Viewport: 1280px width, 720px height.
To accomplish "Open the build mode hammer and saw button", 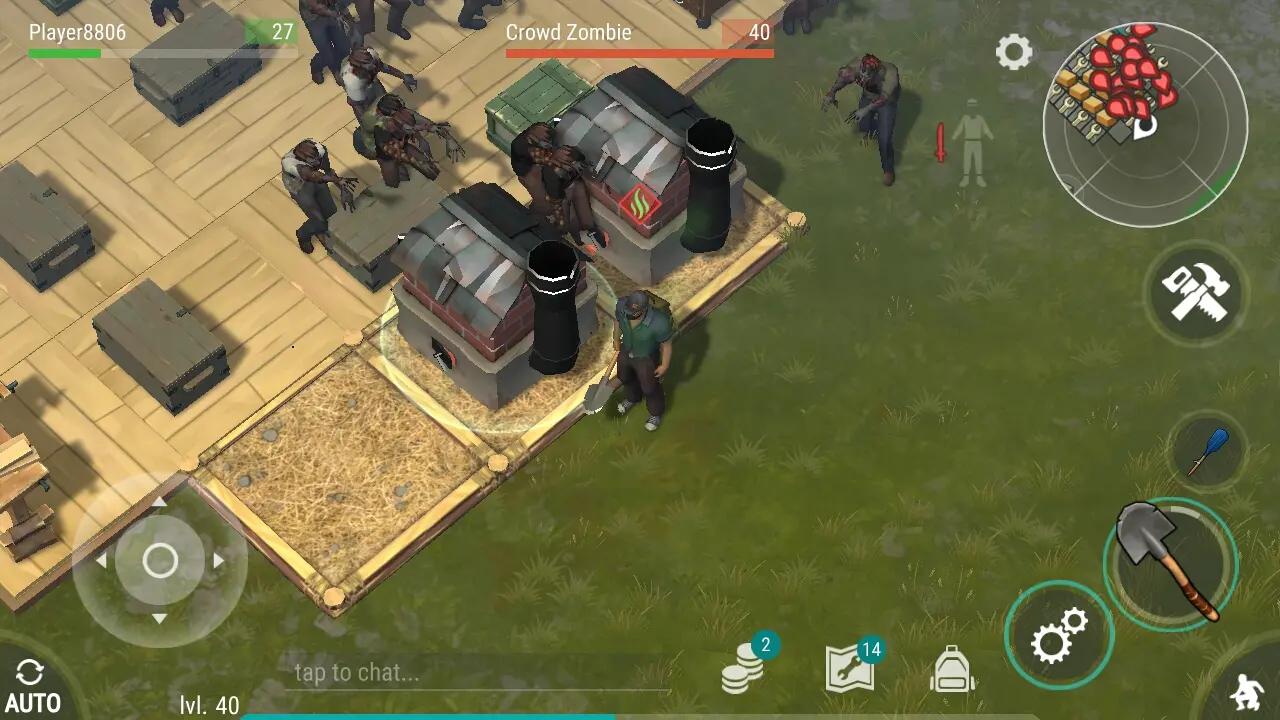I will tap(1194, 293).
